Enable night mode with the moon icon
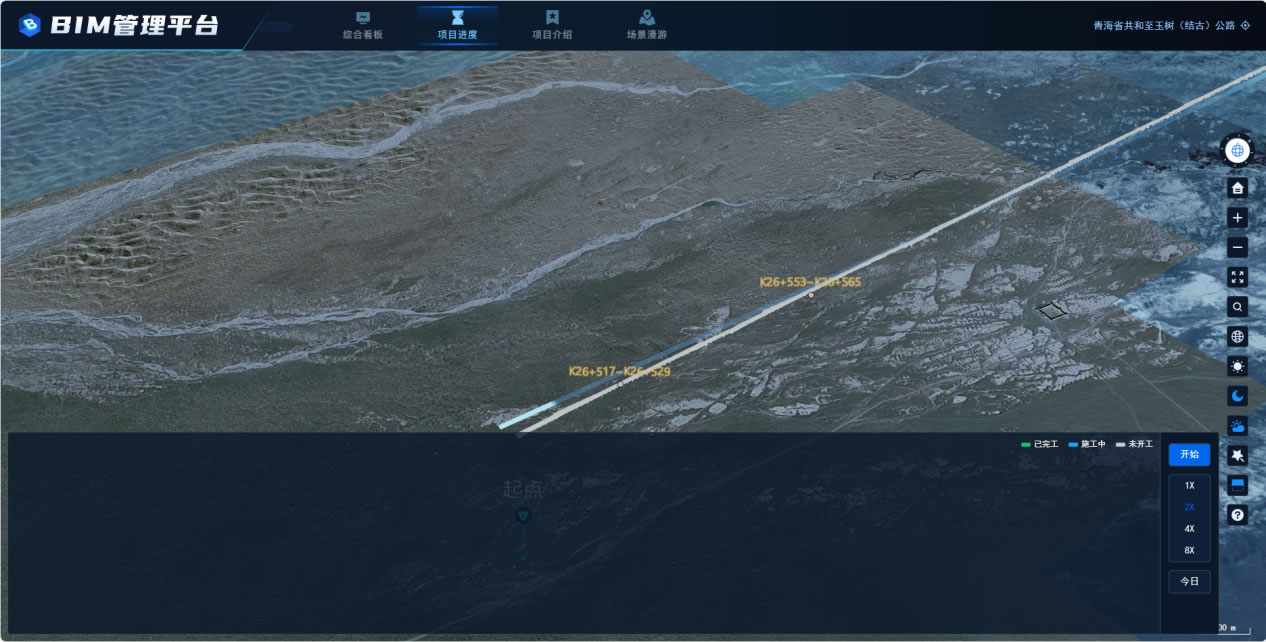The image size is (1266, 642). 1238,396
